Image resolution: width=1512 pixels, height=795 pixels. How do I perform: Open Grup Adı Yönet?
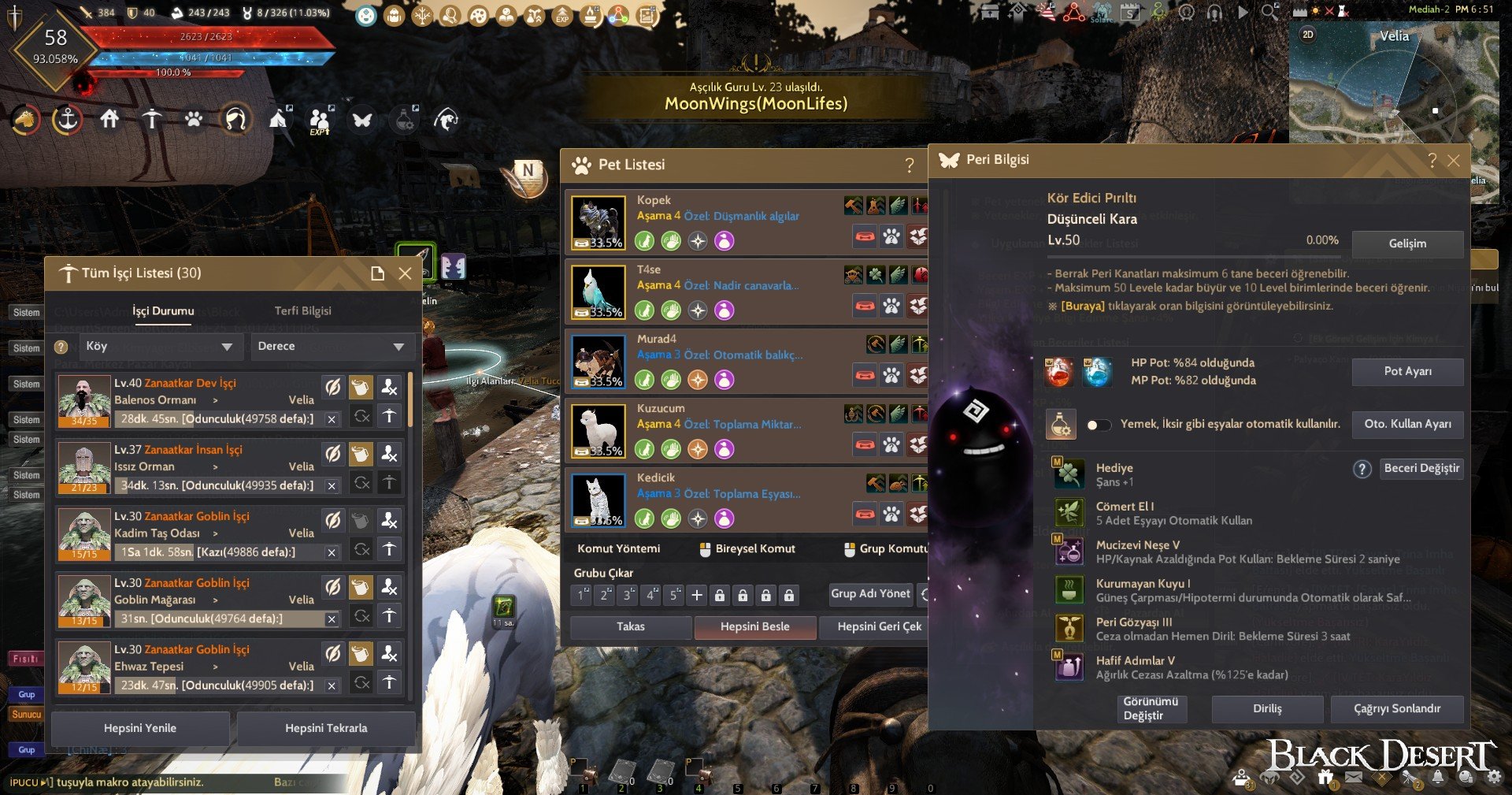pos(870,594)
